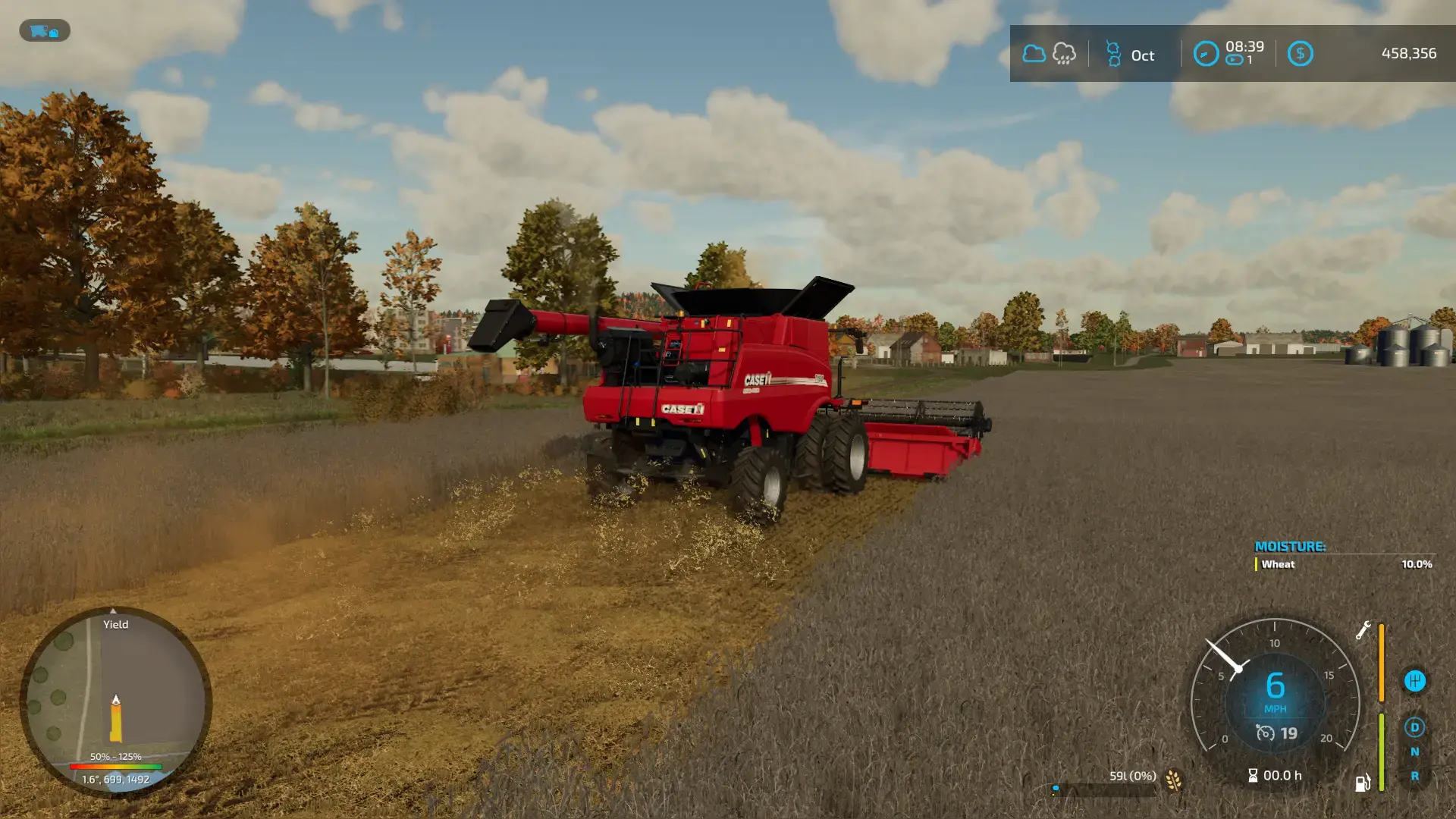Click the rain cloud forecast icon
Image resolution: width=1456 pixels, height=819 pixels.
pos(1064,54)
